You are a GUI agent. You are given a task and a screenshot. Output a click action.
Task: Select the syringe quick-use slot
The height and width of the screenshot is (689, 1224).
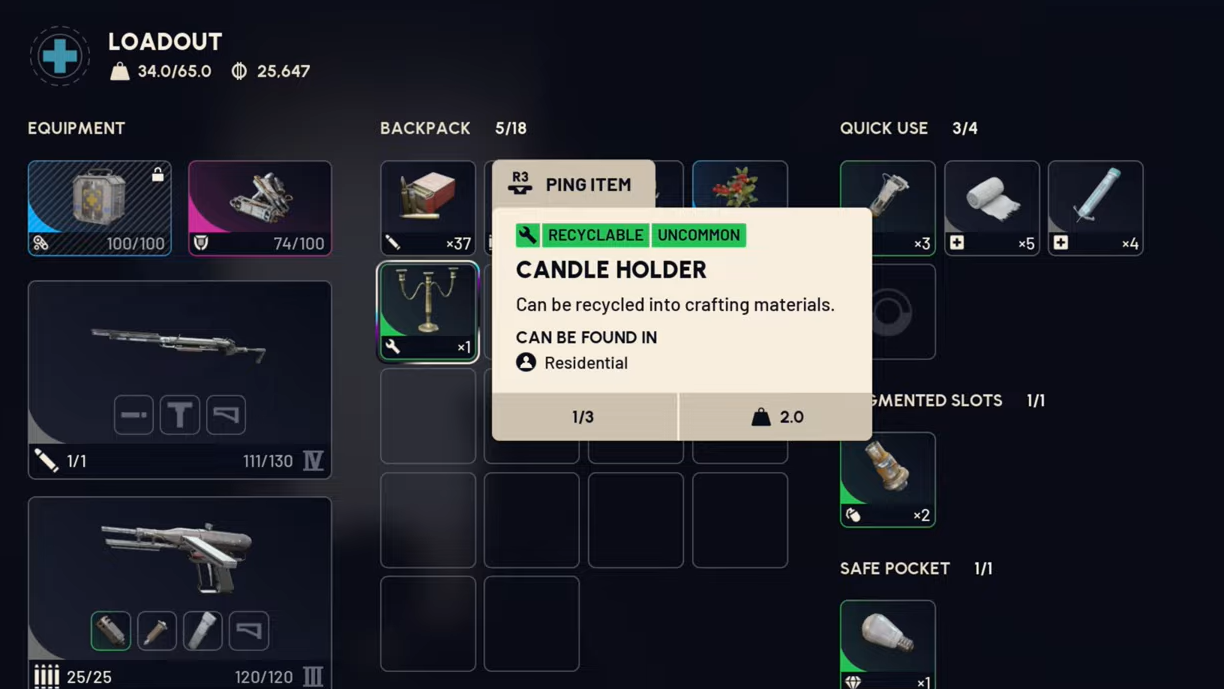click(x=1095, y=207)
